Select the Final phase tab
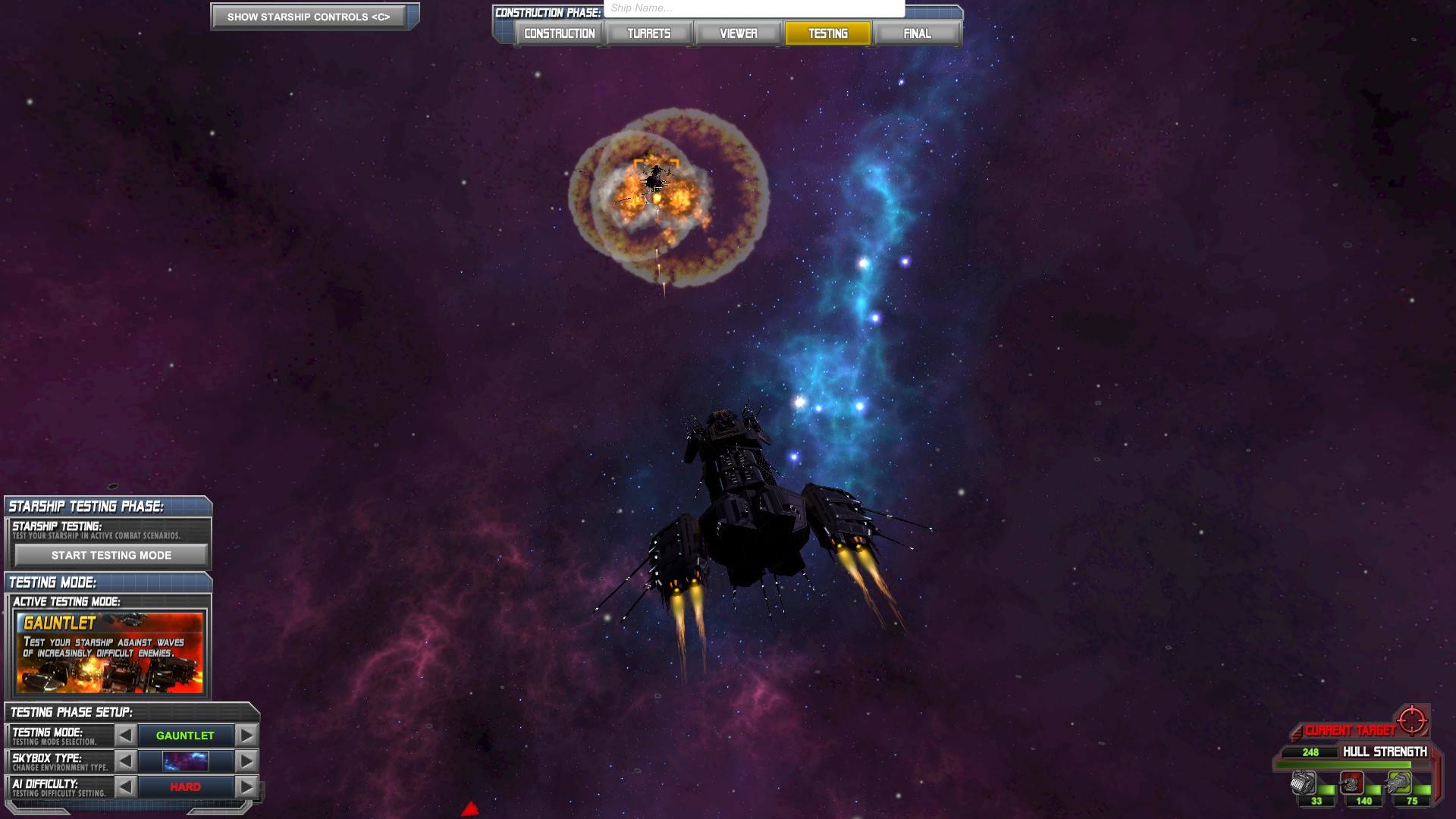Screen dimensions: 1456x819 918,33
